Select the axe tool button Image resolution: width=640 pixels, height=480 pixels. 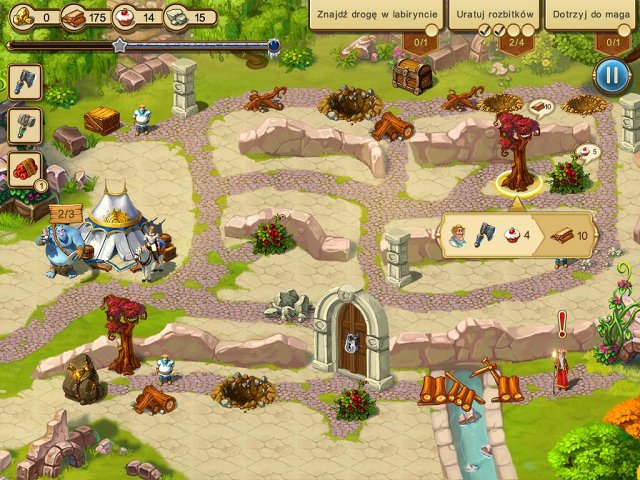click(24, 82)
